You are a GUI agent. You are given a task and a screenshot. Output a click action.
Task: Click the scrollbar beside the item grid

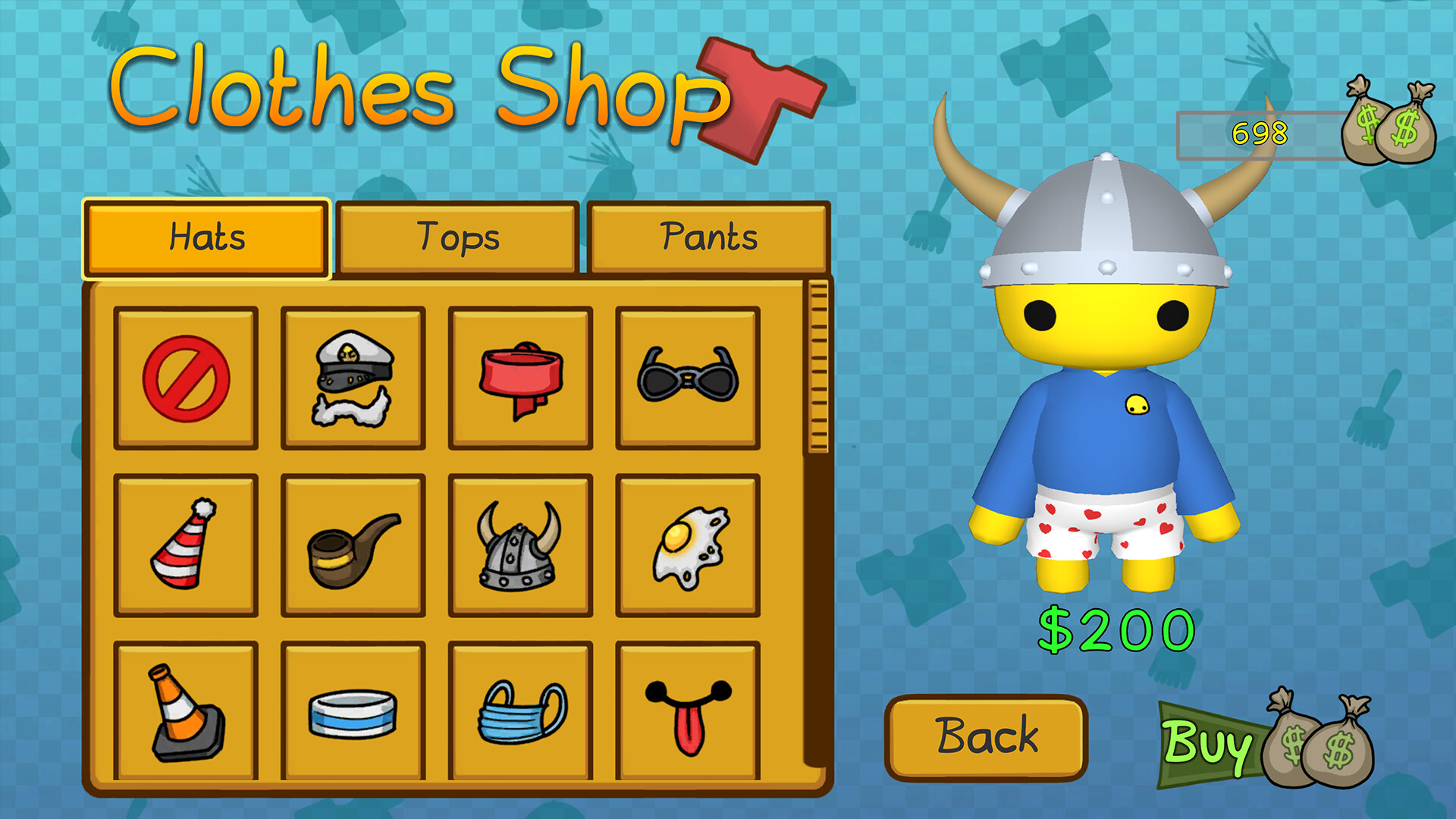pos(817,364)
